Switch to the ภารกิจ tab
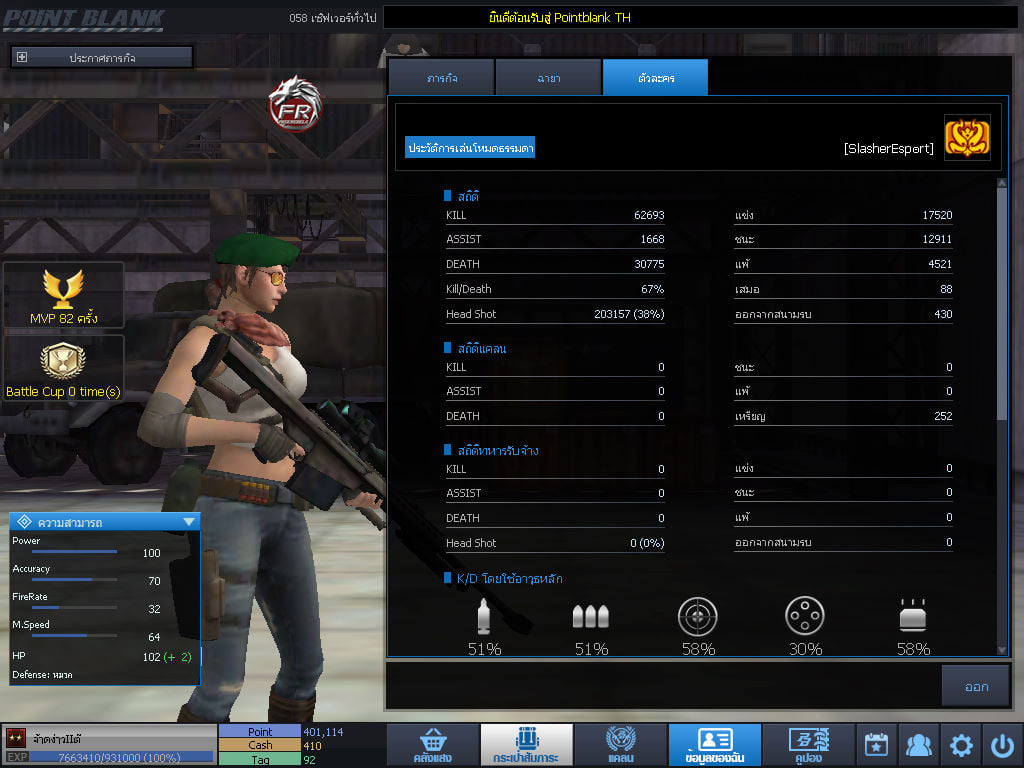This screenshot has height=768, width=1024. pos(441,78)
